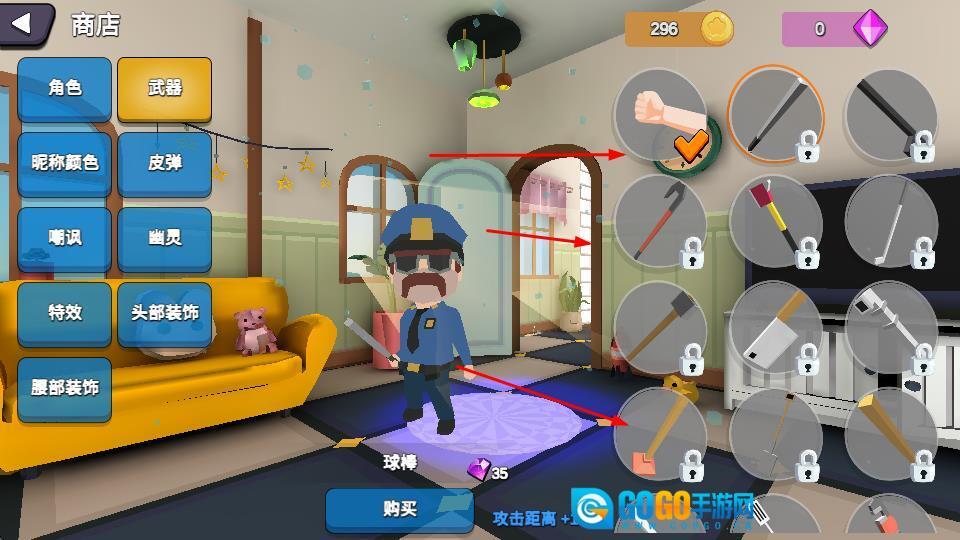Open the 皮弹 category tab
The image size is (960, 540).
164,163
